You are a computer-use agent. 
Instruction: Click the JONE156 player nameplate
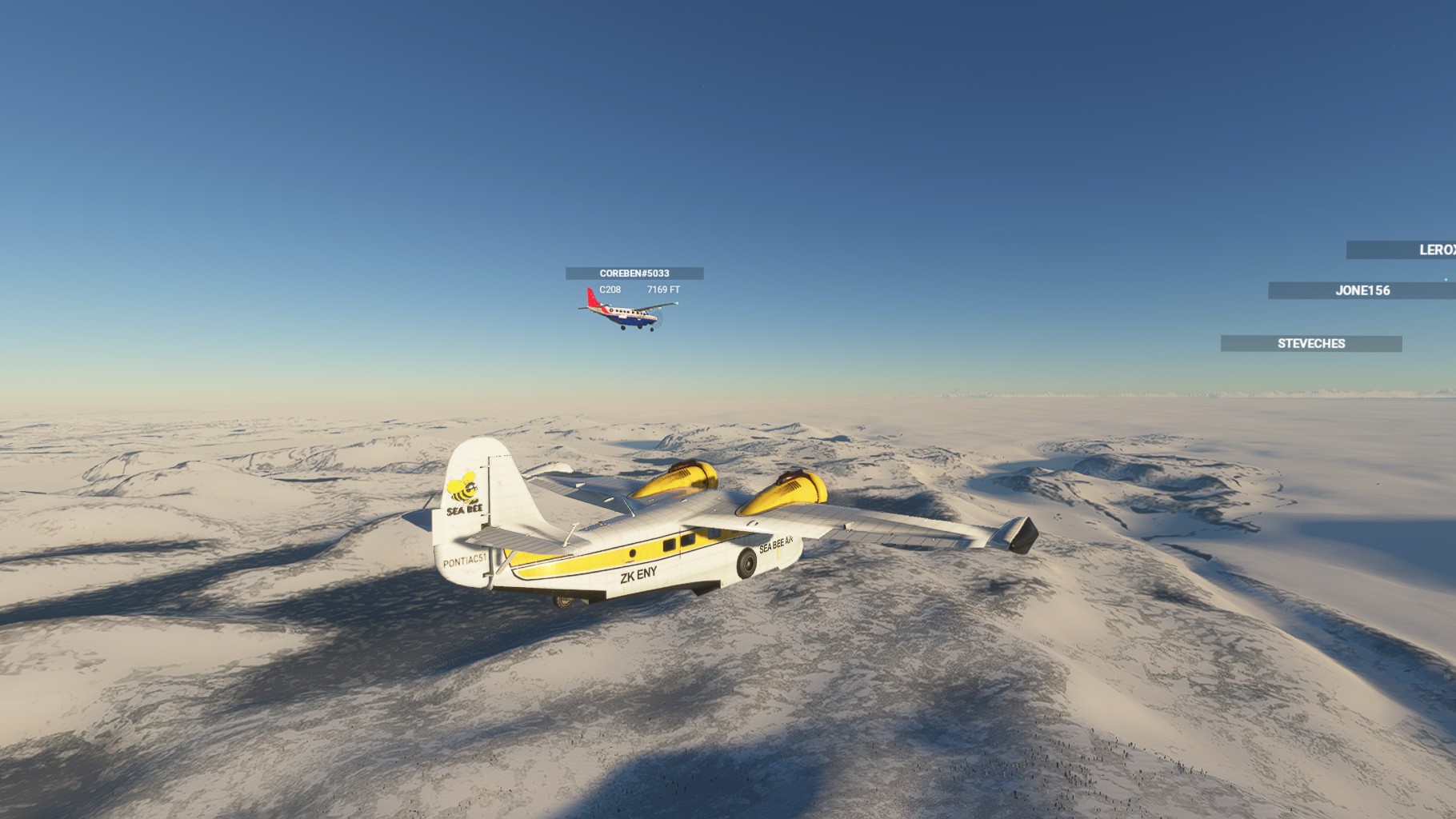coord(1362,290)
